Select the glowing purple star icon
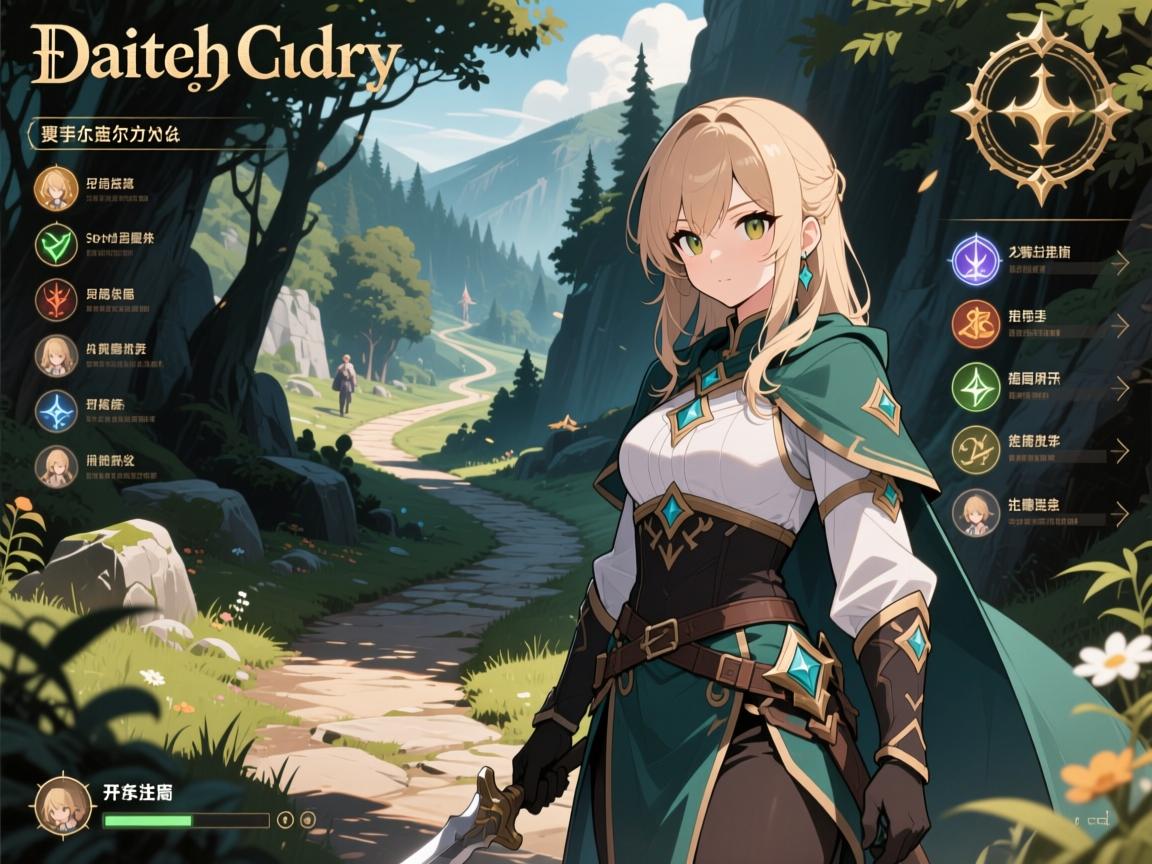 [x=976, y=261]
